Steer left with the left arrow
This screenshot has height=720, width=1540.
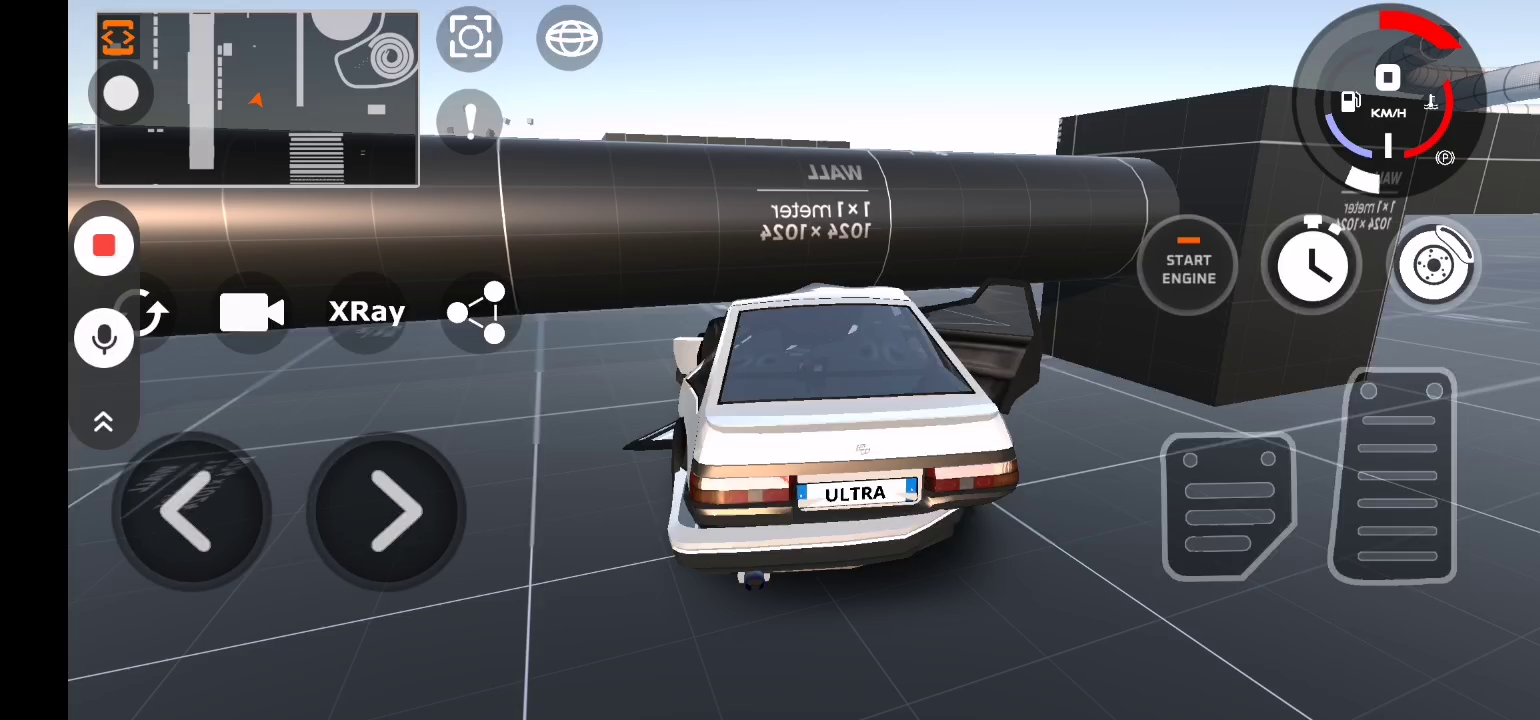(x=187, y=511)
